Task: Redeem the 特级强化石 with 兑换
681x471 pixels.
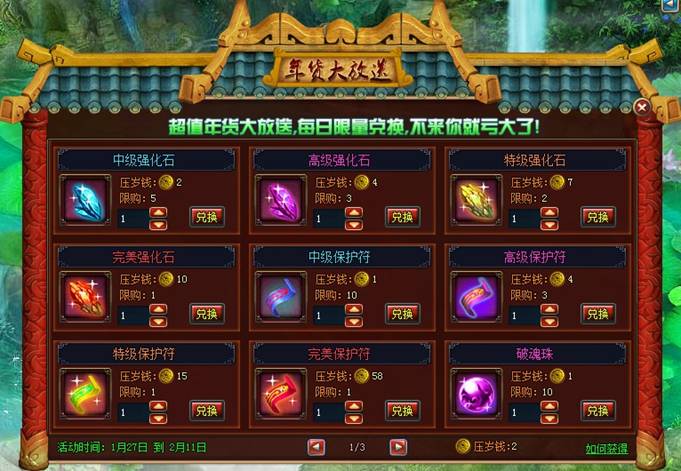Action: click(x=597, y=217)
